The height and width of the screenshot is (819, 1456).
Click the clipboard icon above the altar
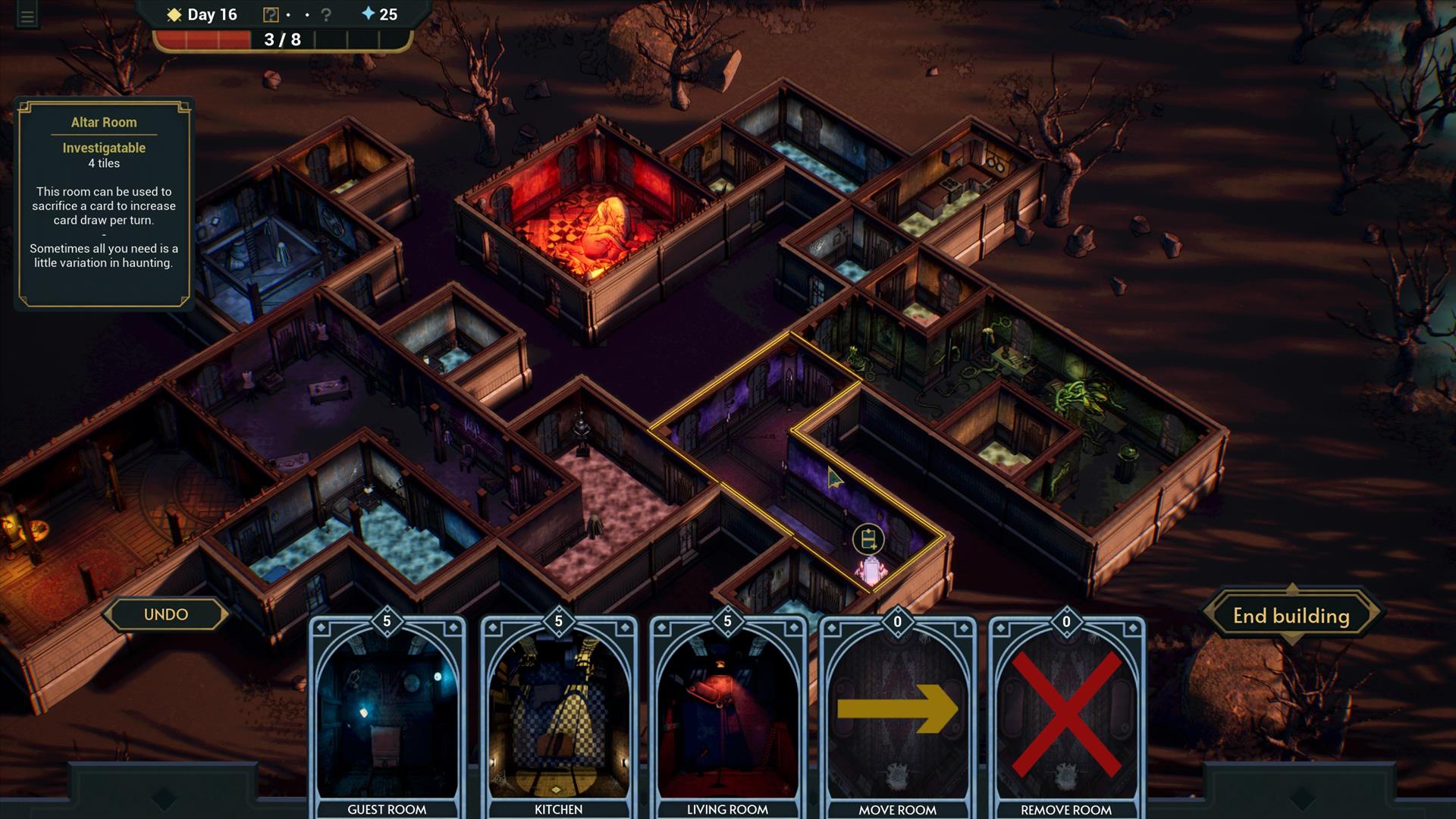(x=868, y=539)
